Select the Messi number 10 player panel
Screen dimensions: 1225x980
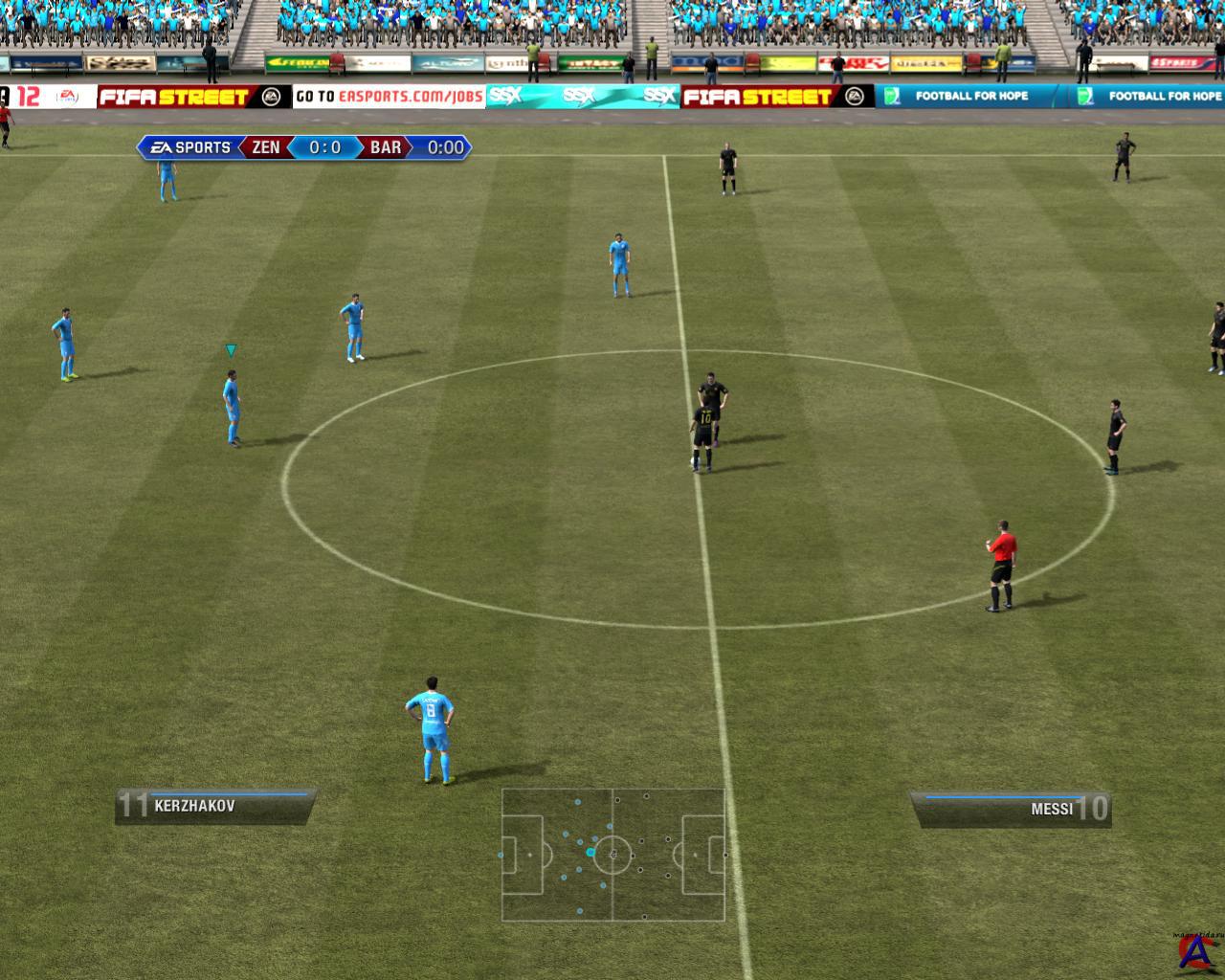point(1011,809)
